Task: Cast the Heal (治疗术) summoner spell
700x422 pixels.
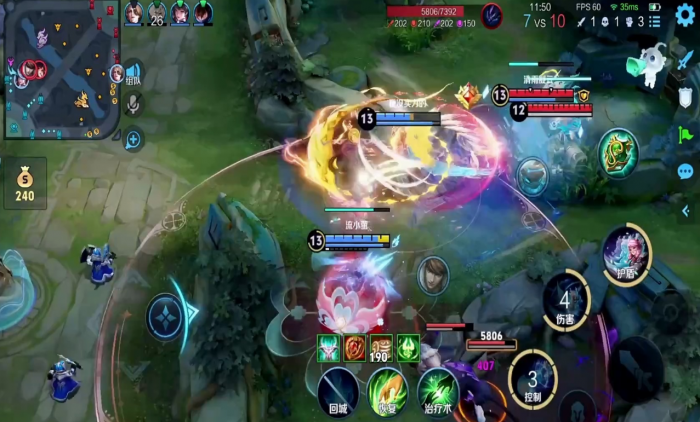Action: pos(437,389)
